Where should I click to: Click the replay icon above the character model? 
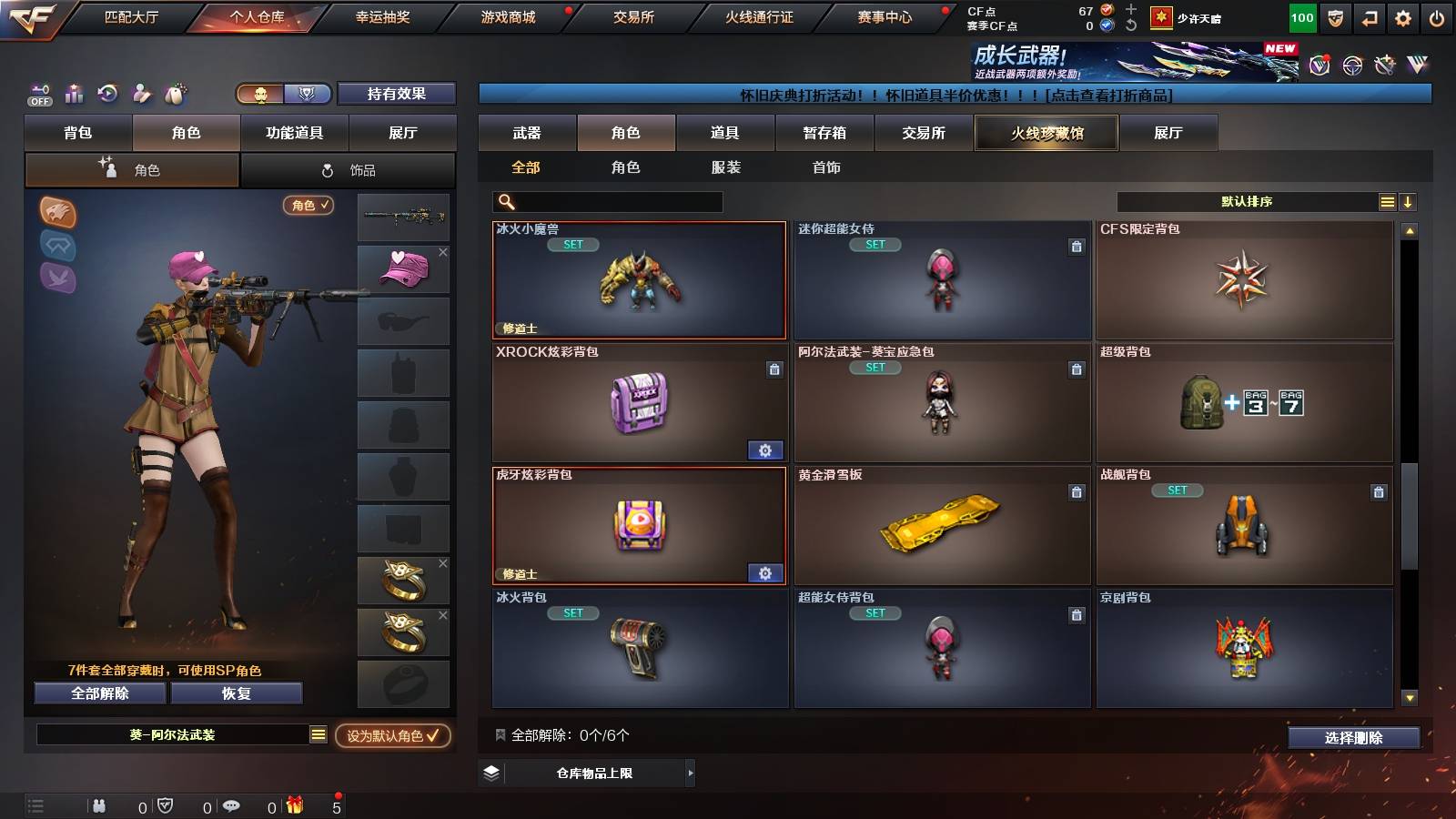pyautogui.click(x=108, y=94)
